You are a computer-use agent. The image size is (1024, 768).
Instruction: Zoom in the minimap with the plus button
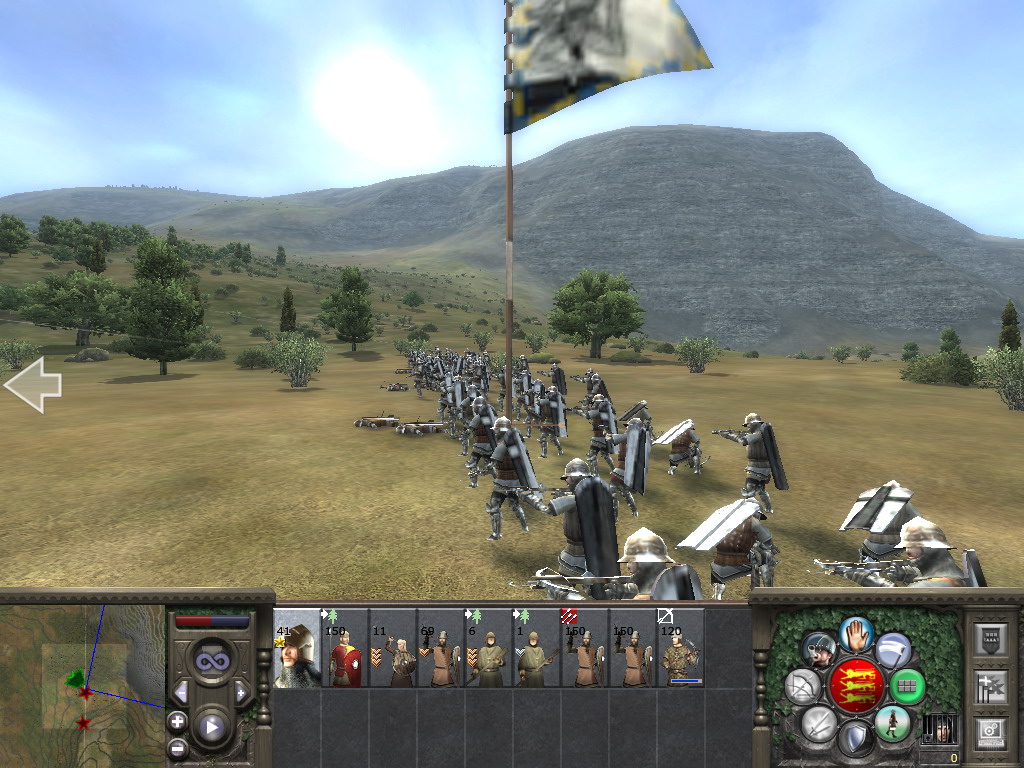(x=178, y=720)
